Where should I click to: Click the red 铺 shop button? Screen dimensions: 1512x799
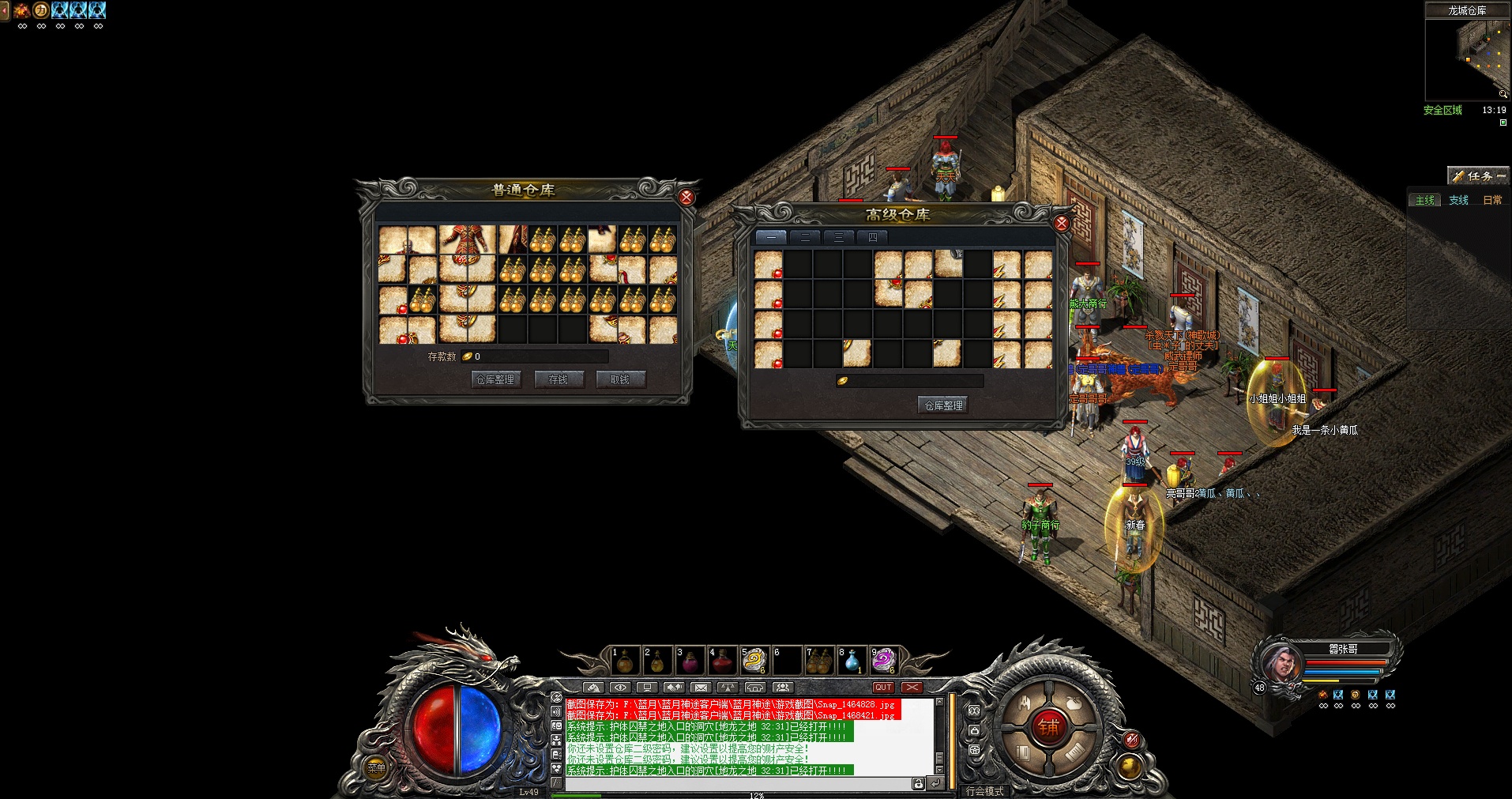1048,727
